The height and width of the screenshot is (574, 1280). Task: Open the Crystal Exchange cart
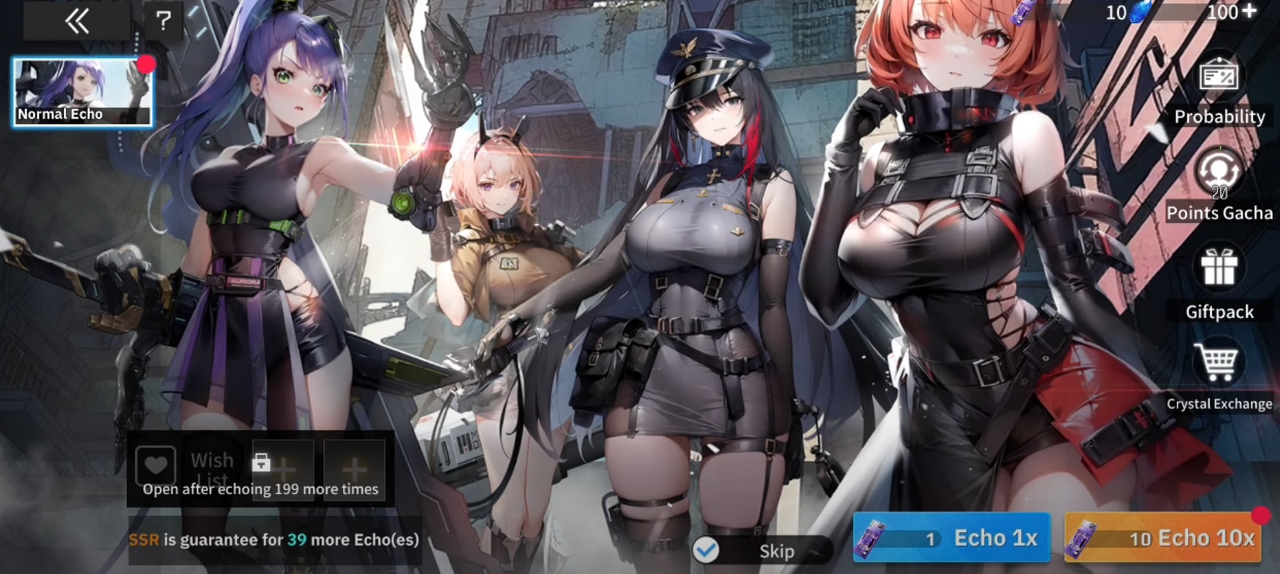tap(1219, 363)
